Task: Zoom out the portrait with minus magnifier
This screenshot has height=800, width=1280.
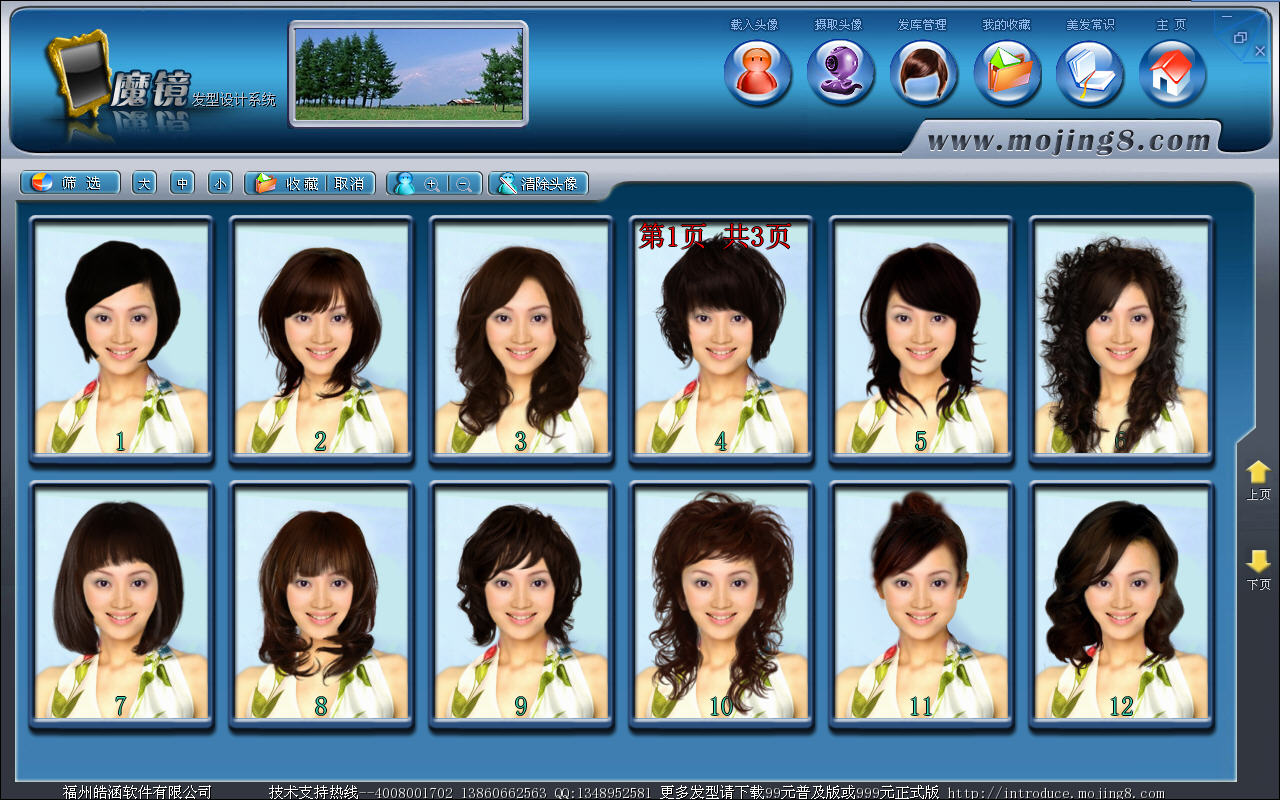Action: click(x=464, y=184)
